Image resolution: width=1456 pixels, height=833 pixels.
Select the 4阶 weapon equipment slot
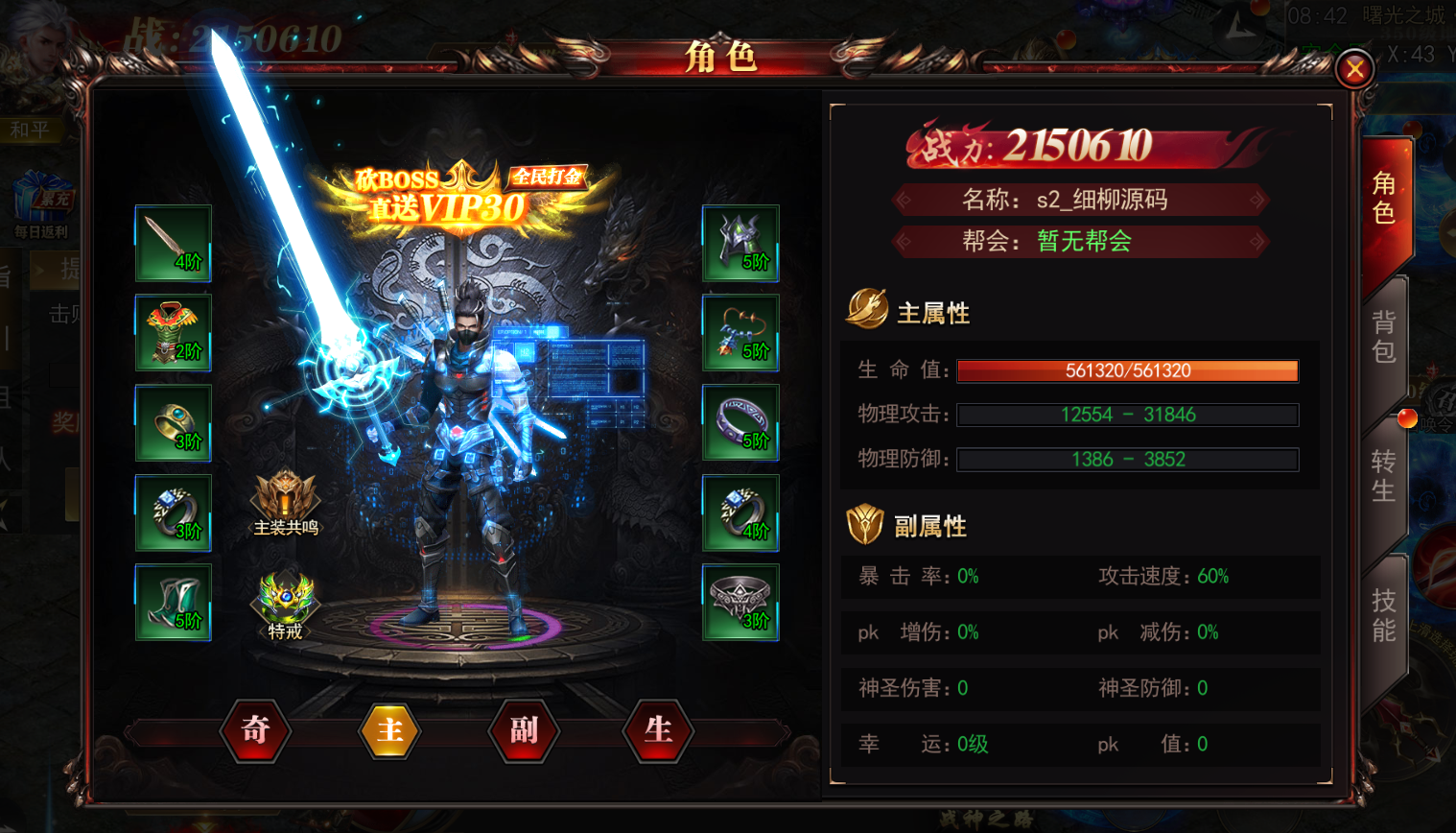pyautogui.click(x=173, y=242)
